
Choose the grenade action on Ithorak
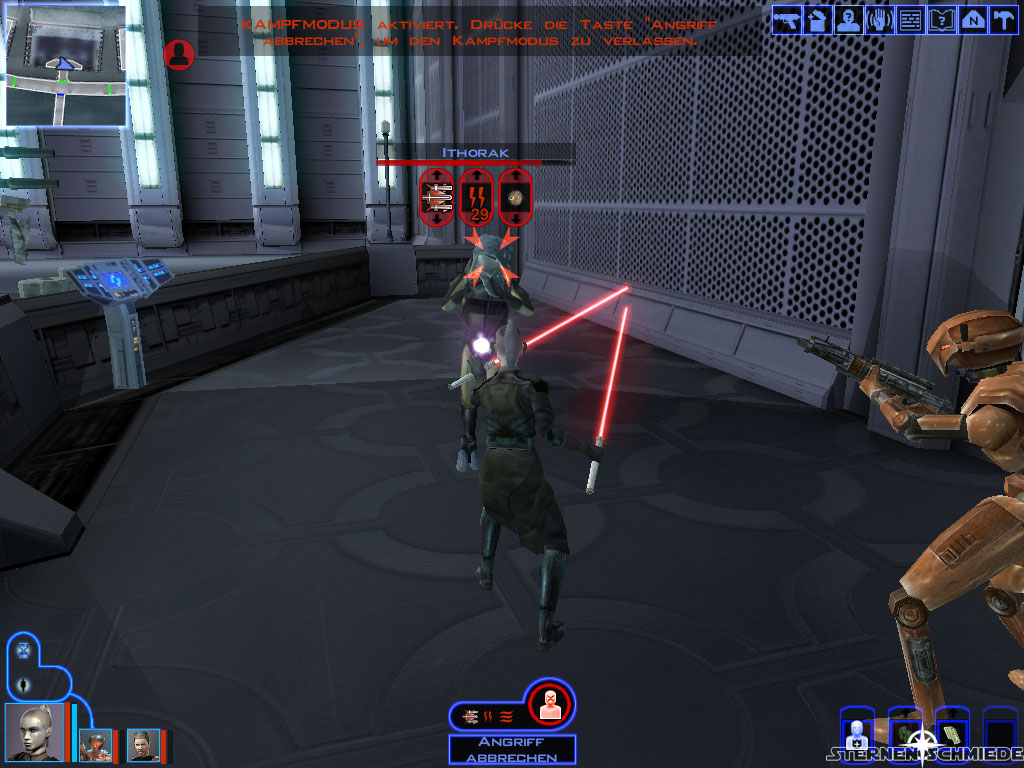pyautogui.click(x=517, y=197)
